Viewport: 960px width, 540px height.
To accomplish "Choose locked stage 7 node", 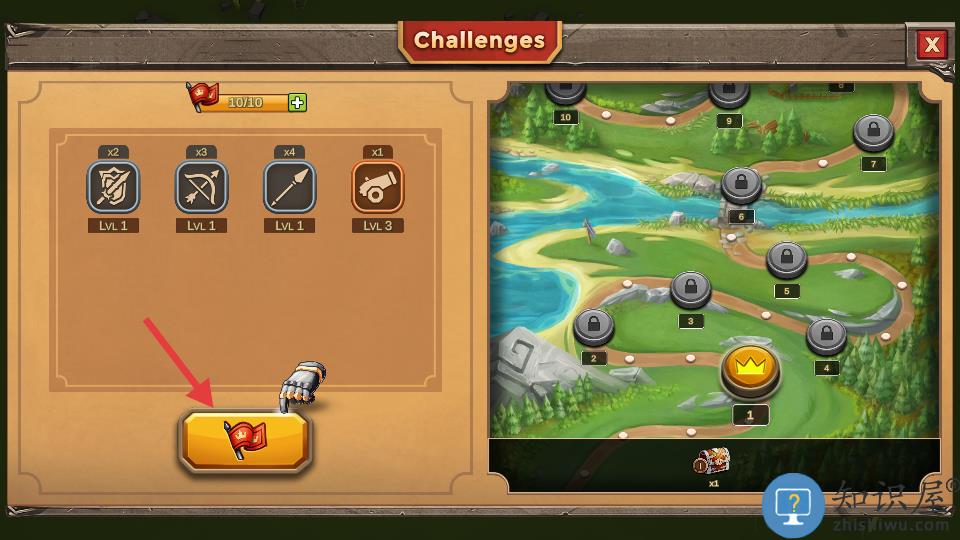I will (873, 131).
